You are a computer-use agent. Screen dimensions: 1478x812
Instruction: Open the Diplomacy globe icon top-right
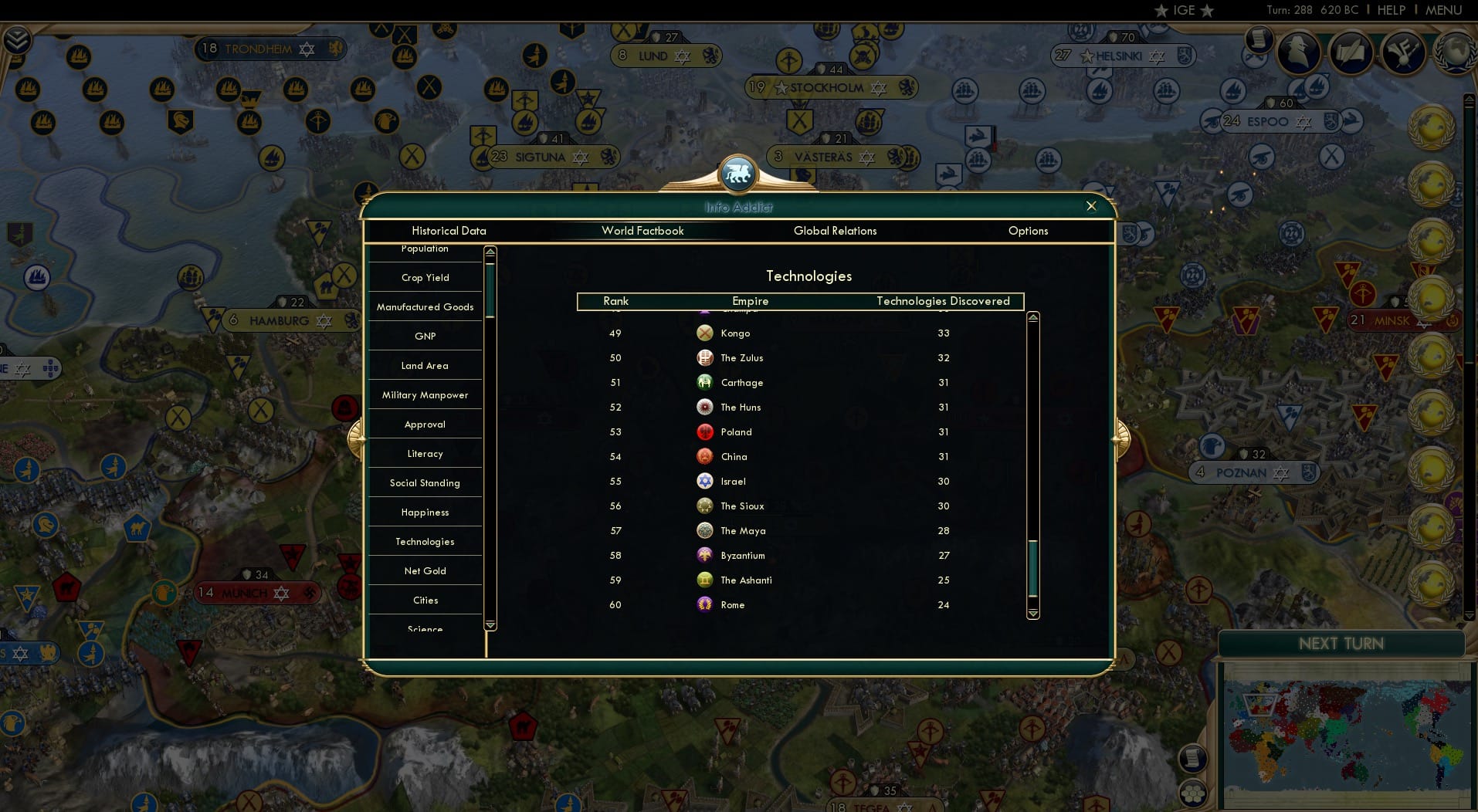coord(1454,52)
